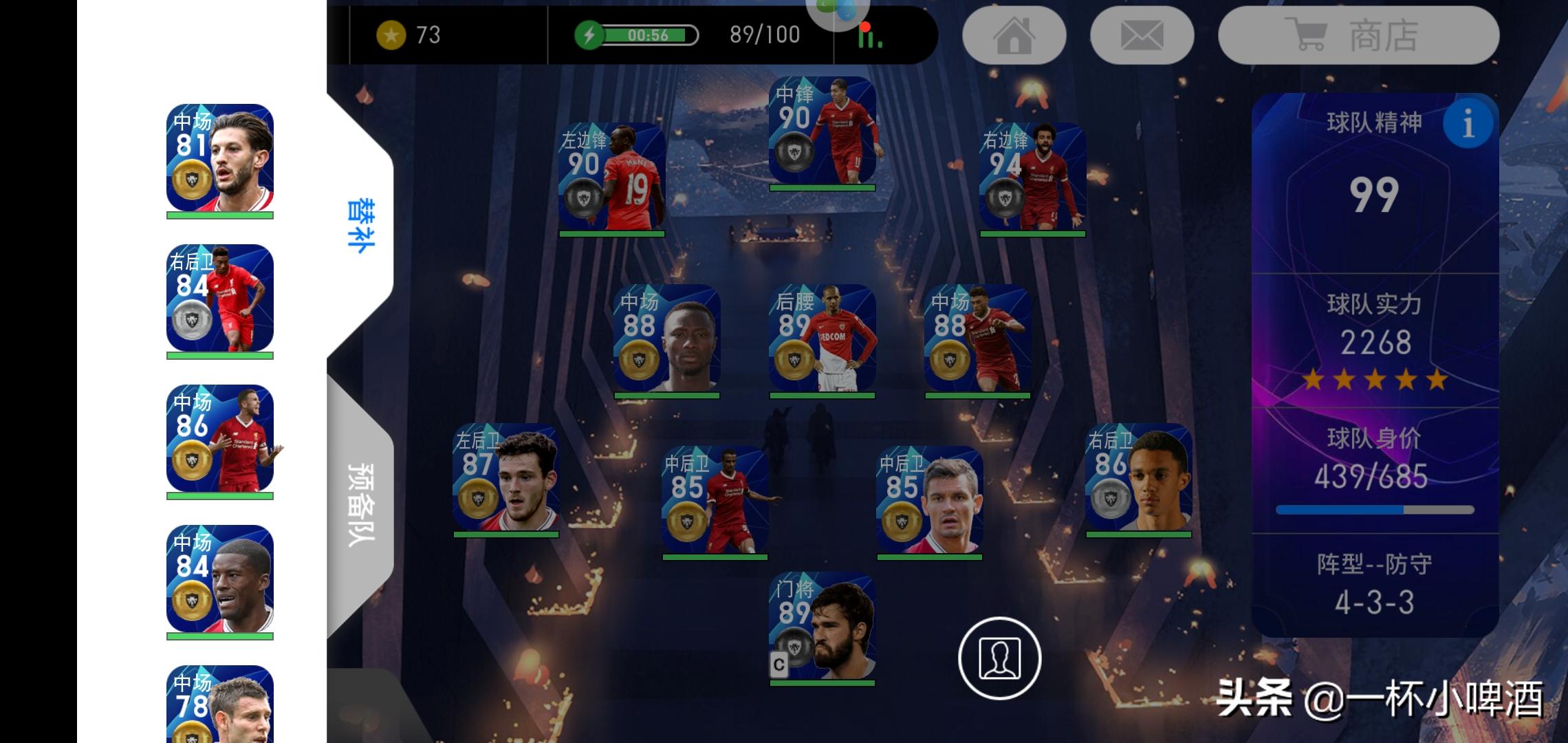Open the mail inbox

(x=1142, y=36)
